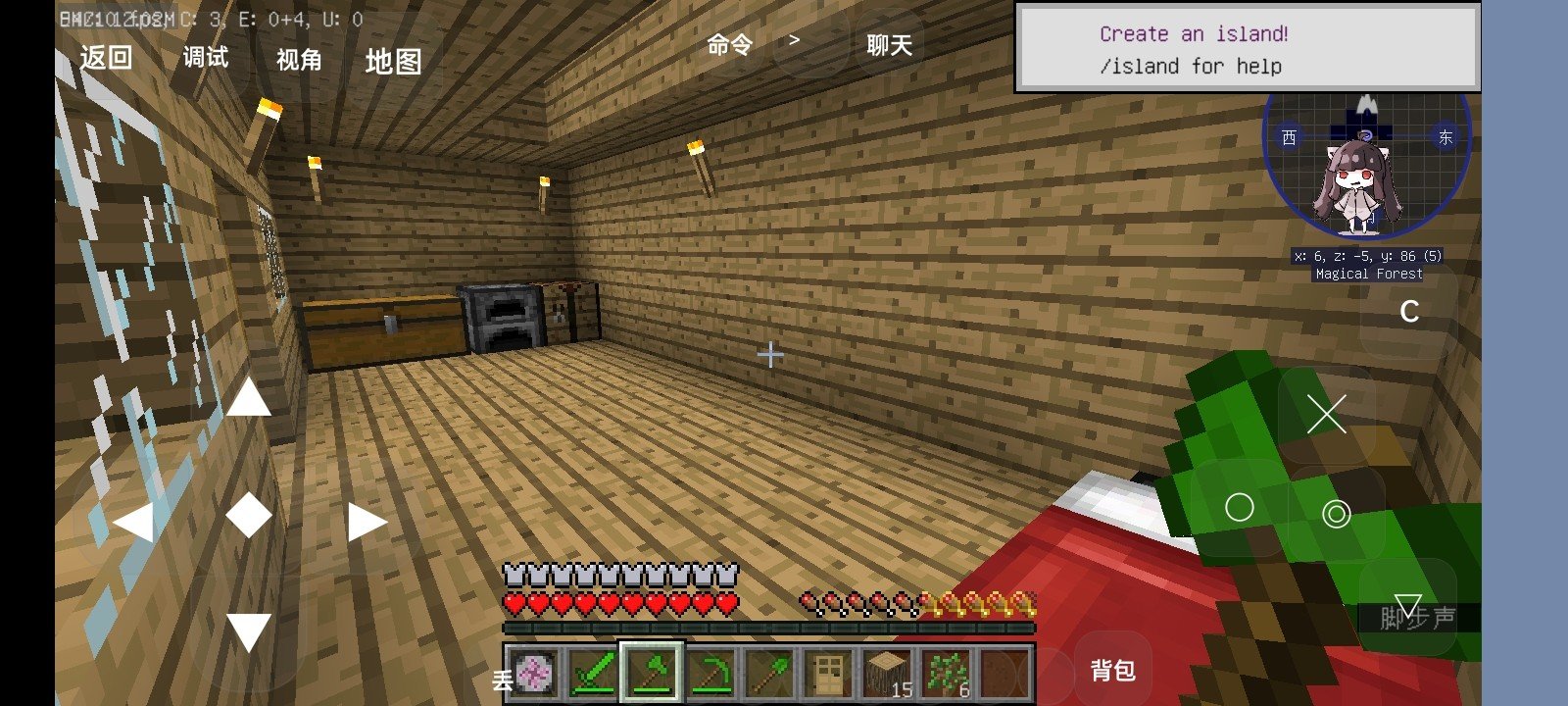Viewport: 1568px width, 706px height.
Task: Open the 聊天 (chat) window
Action: coord(889,45)
